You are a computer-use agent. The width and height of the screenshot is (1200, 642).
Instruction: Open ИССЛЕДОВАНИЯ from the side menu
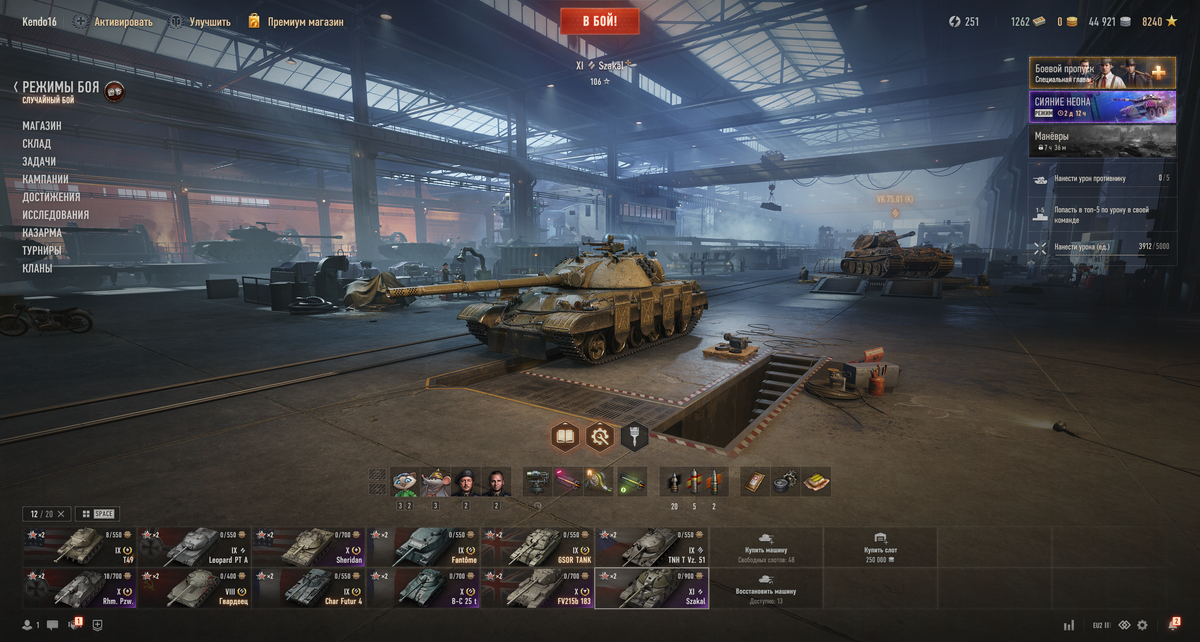[x=56, y=215]
